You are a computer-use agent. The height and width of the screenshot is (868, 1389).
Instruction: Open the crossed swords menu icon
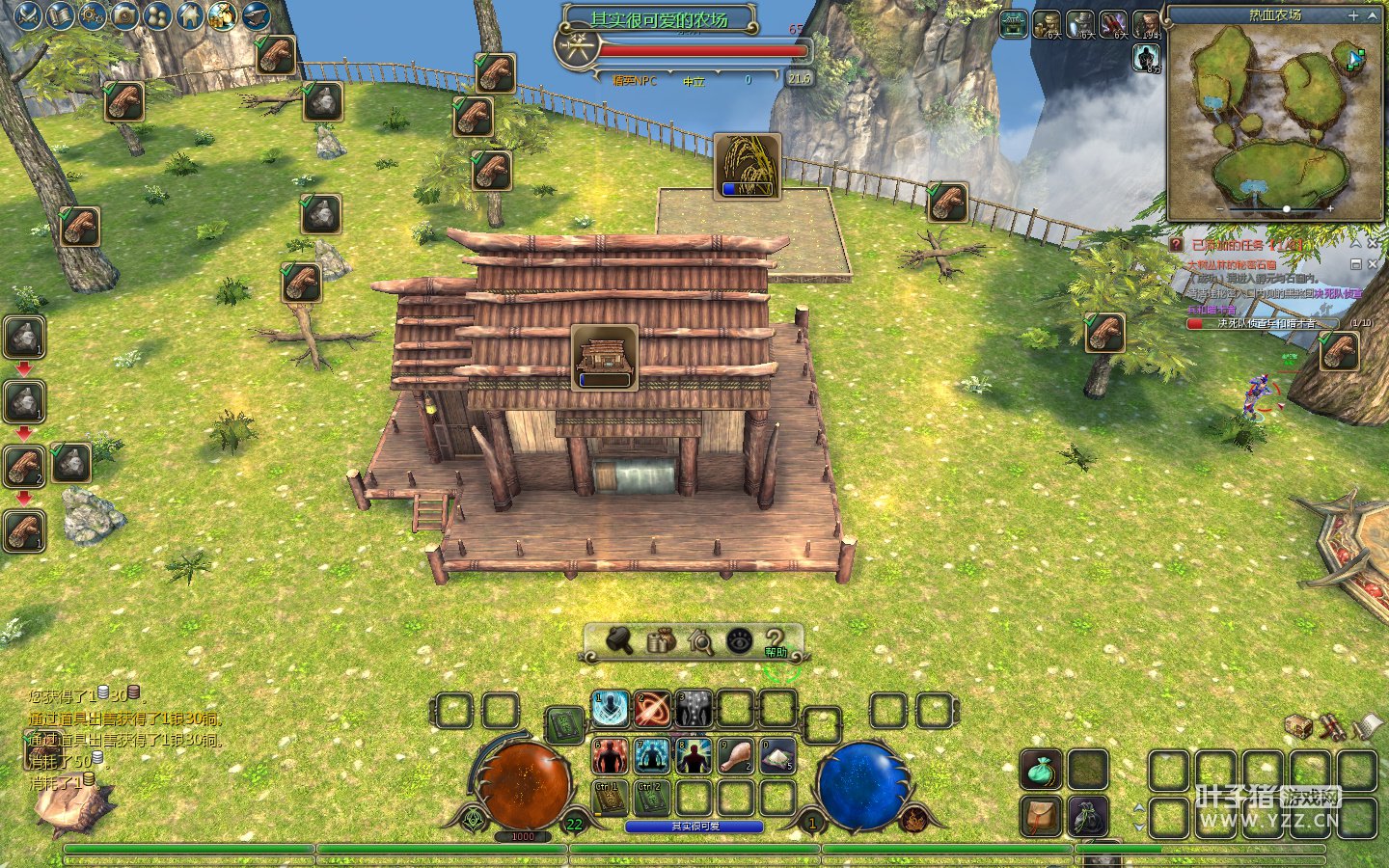[x=28, y=15]
